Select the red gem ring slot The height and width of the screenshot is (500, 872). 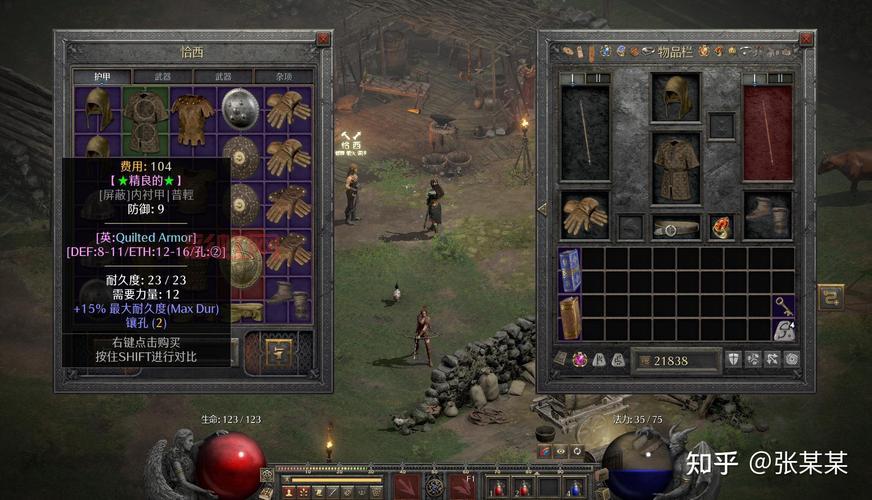[x=722, y=227]
